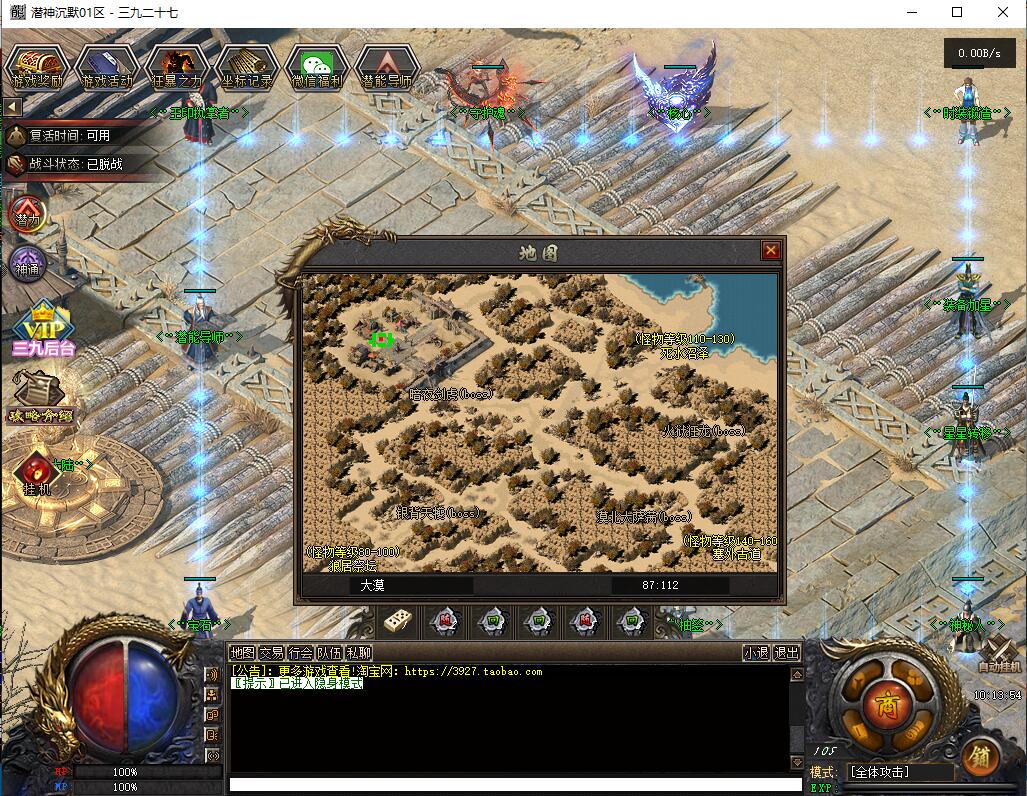Open the 神通 purple round button
1027x796 pixels.
28,265
